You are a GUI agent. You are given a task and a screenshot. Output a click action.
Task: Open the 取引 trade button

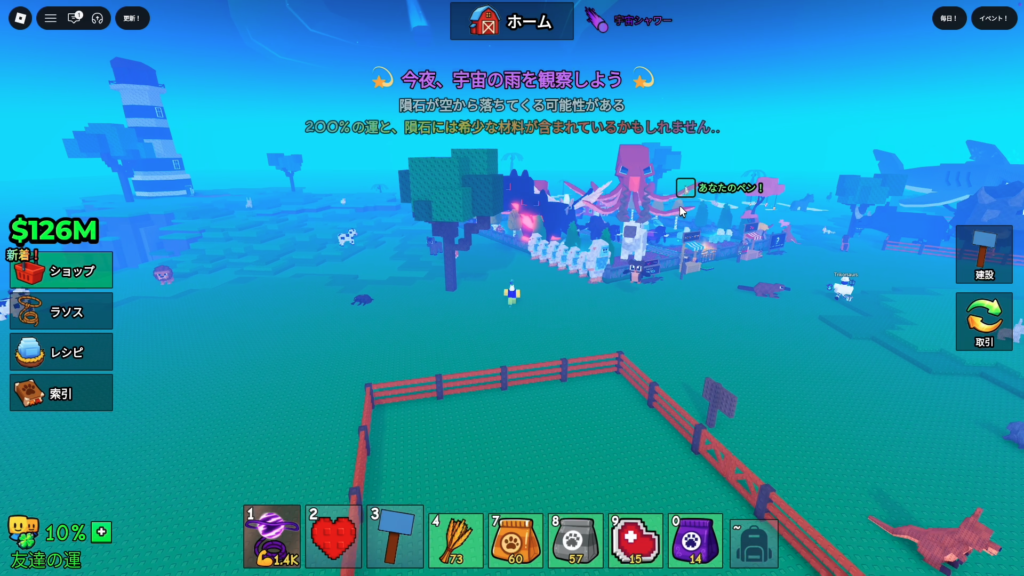(984, 322)
